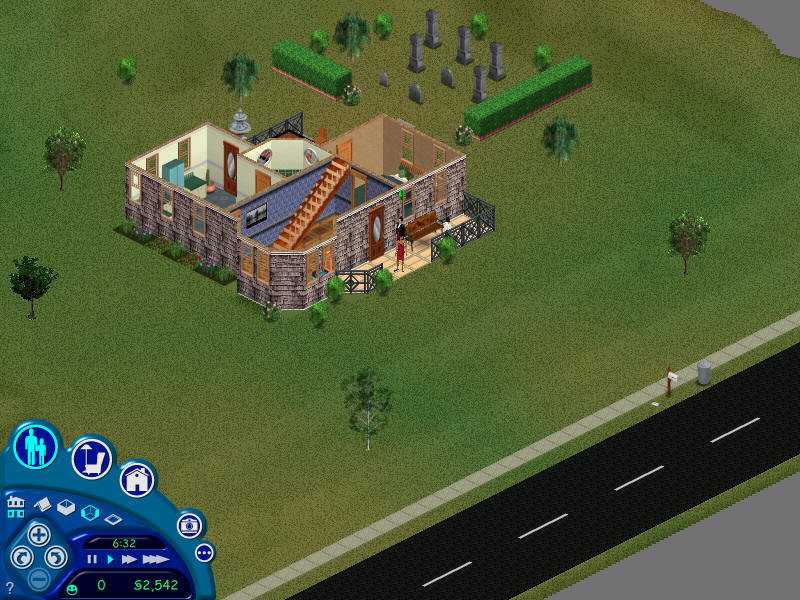This screenshot has width=800, height=600.
Task: Open the camera snapshot button
Action: click(x=188, y=525)
